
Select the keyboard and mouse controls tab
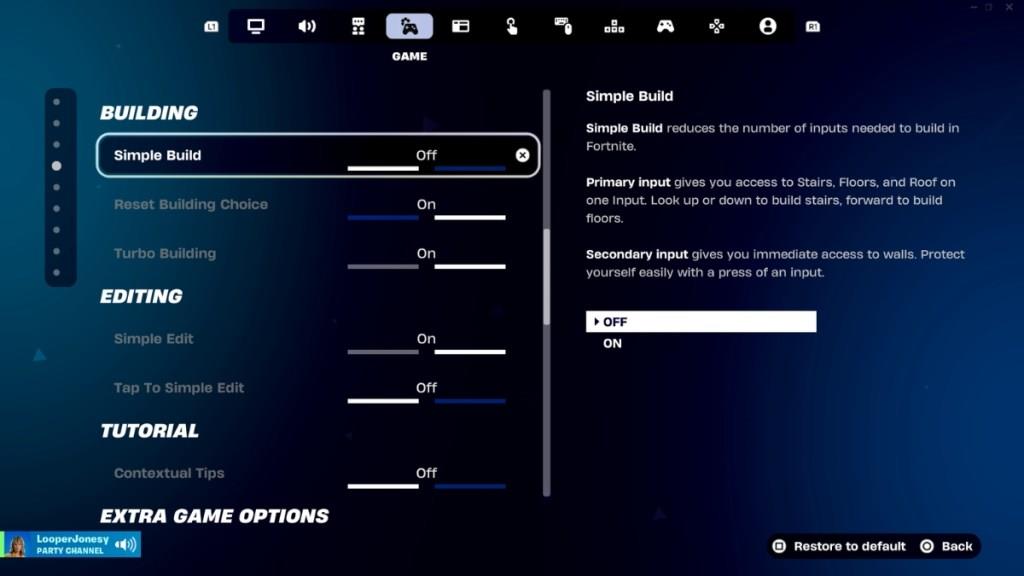(563, 26)
